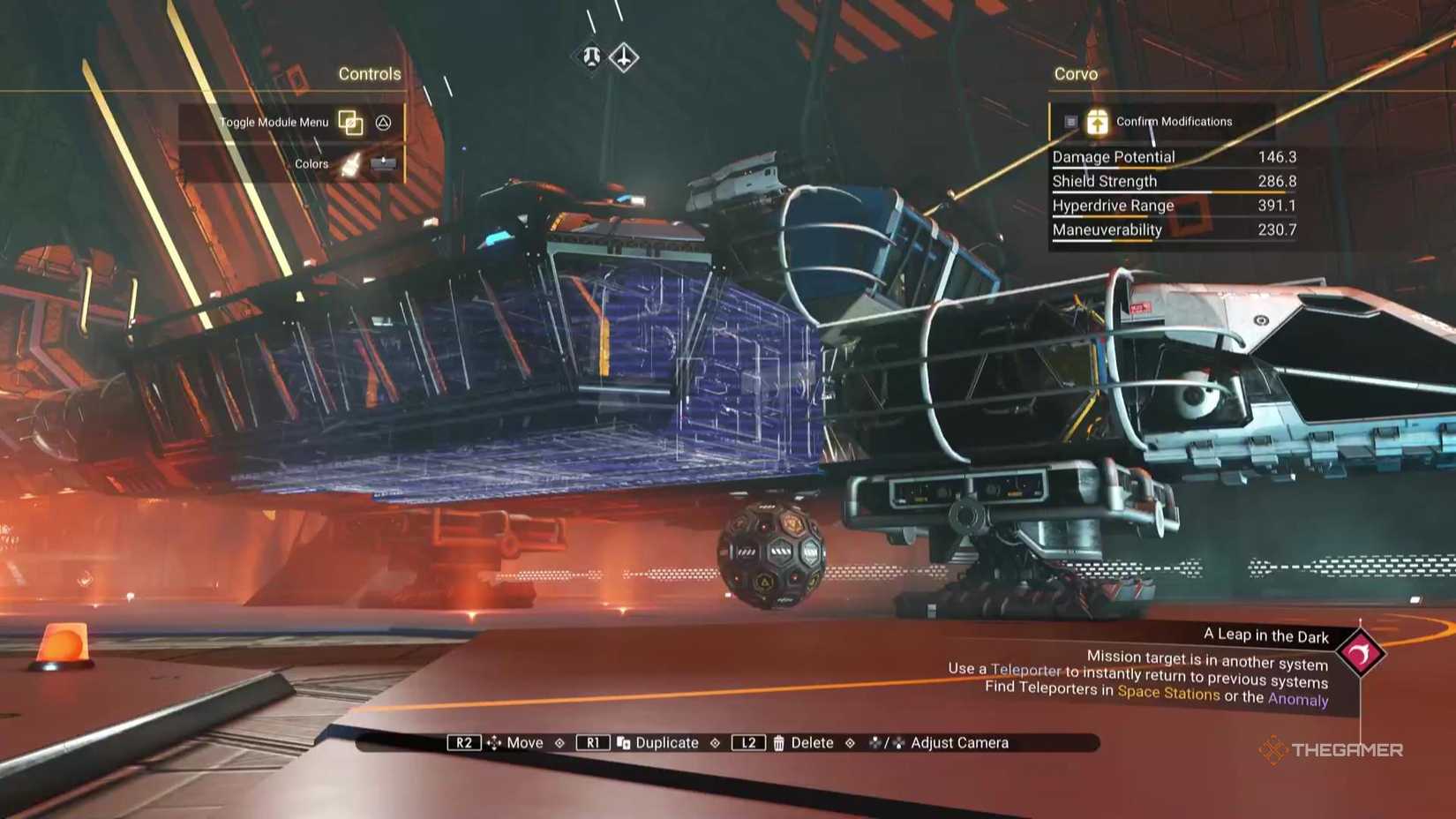Click the Adjust Camera touchpad icon
The width and height of the screenshot is (1456, 819).
pyautogui.click(x=884, y=742)
